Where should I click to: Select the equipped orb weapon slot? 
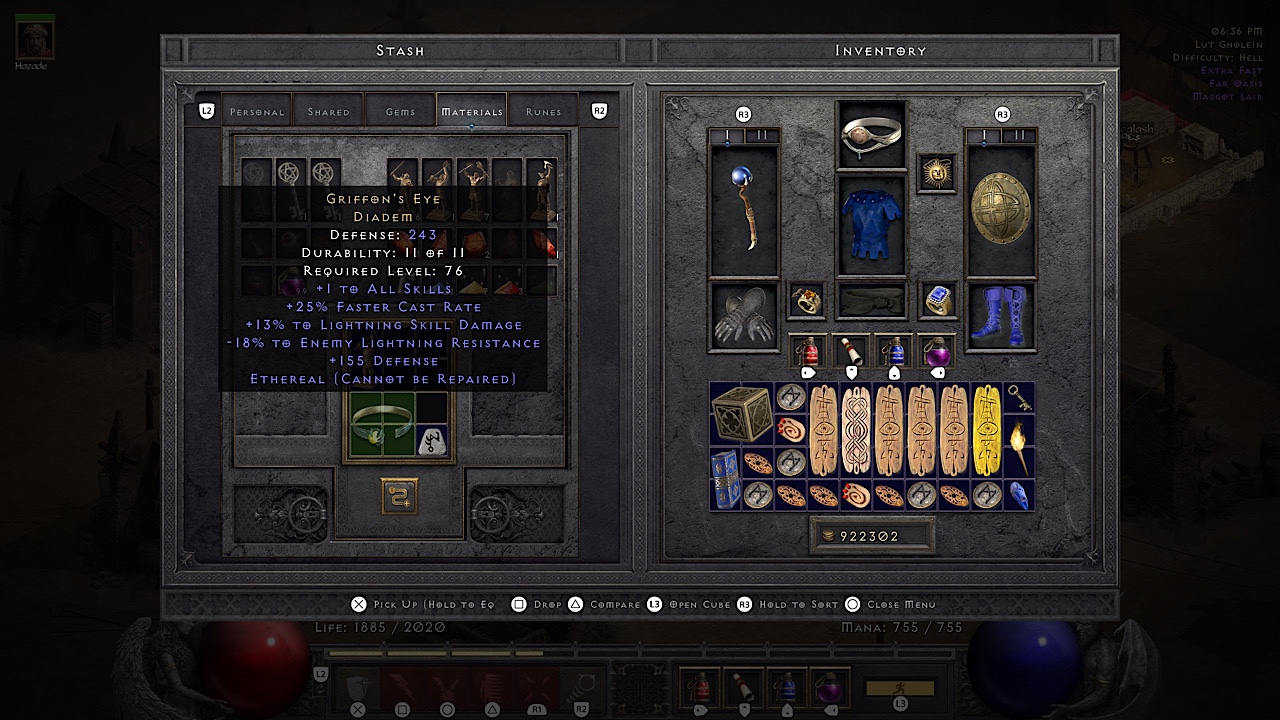click(x=744, y=212)
